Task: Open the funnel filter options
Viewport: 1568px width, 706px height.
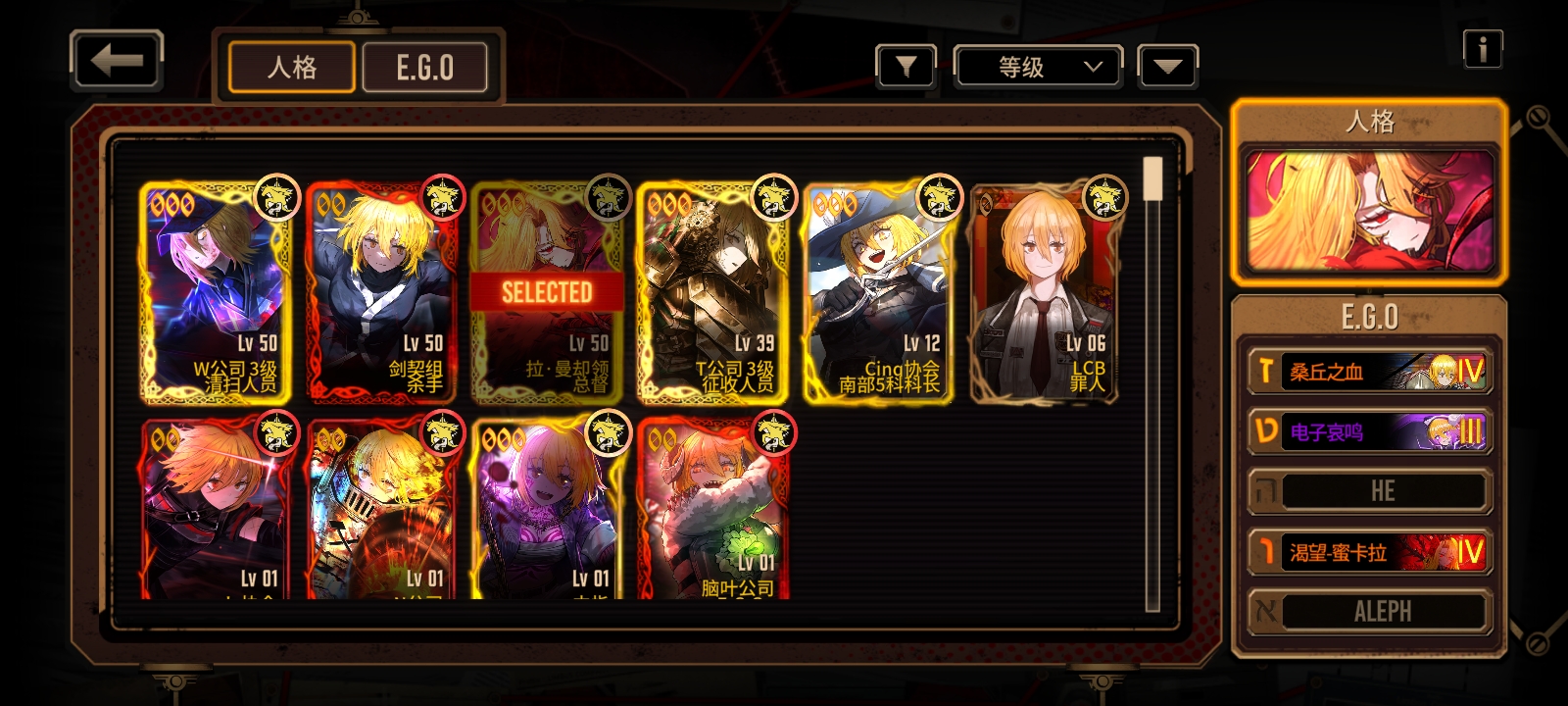Action: point(906,67)
